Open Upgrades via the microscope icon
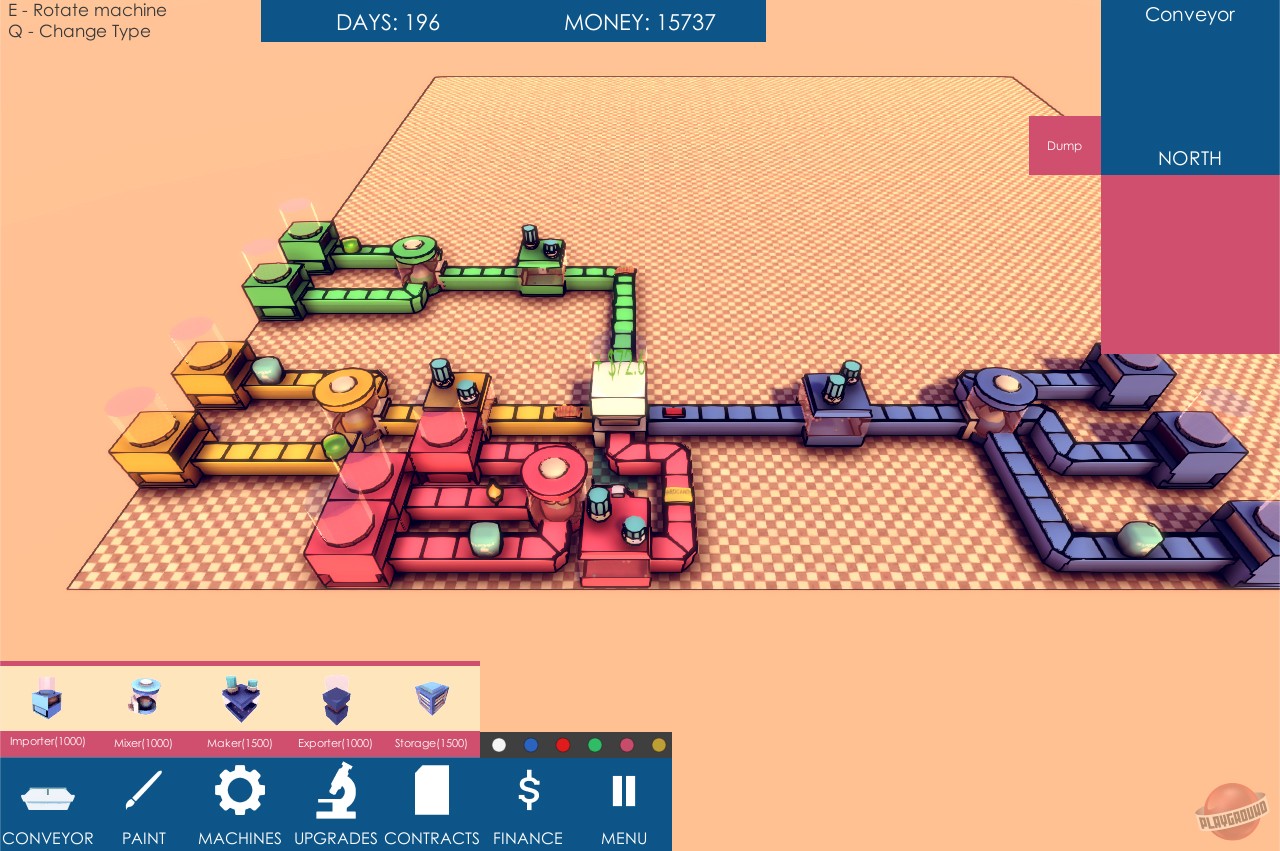This screenshot has height=851, width=1280. tap(336, 790)
